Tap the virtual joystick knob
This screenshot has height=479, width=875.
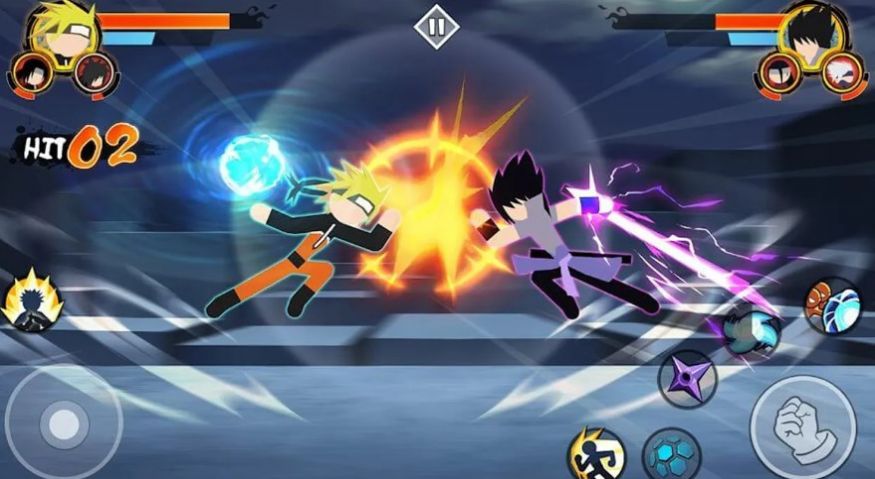[x=65, y=425]
